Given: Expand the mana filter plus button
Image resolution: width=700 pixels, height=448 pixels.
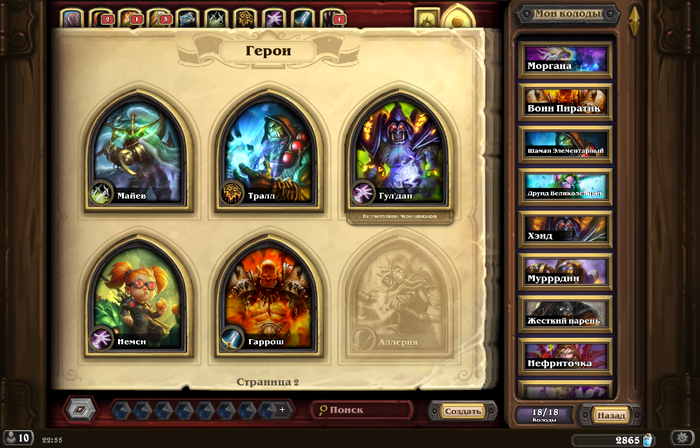Looking at the screenshot, I should (282, 410).
